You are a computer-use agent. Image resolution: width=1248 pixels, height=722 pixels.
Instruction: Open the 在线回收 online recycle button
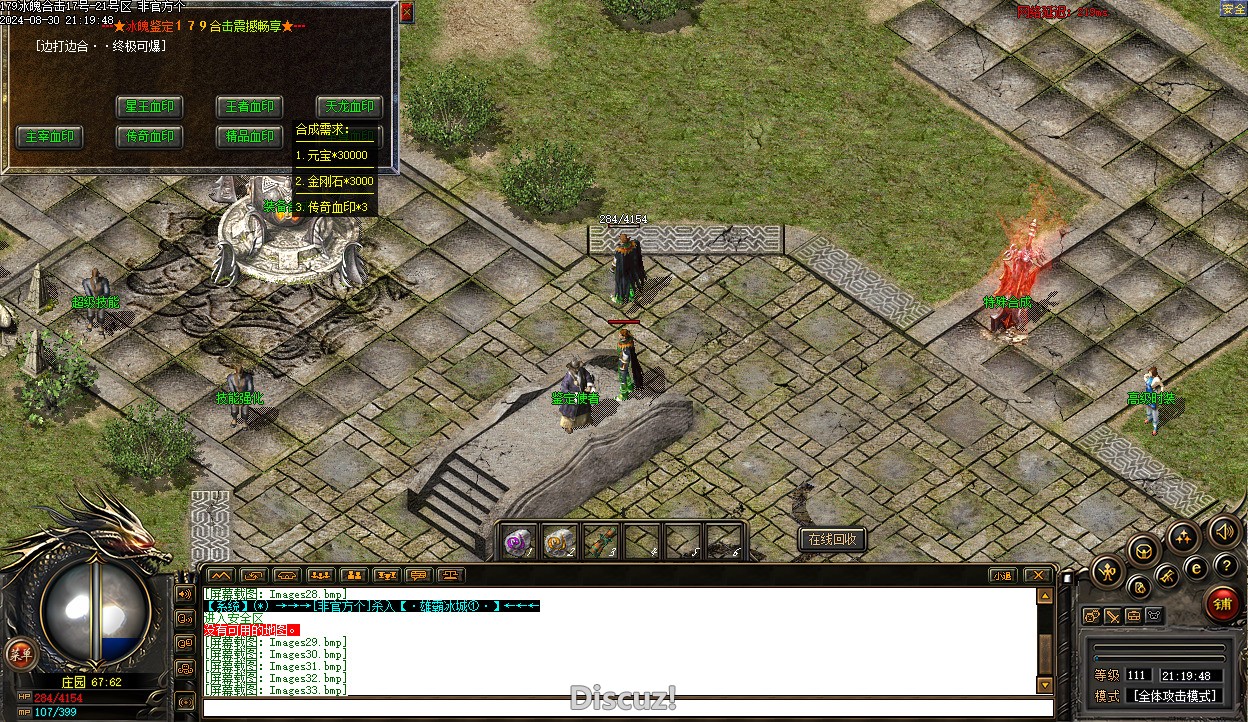(832, 539)
